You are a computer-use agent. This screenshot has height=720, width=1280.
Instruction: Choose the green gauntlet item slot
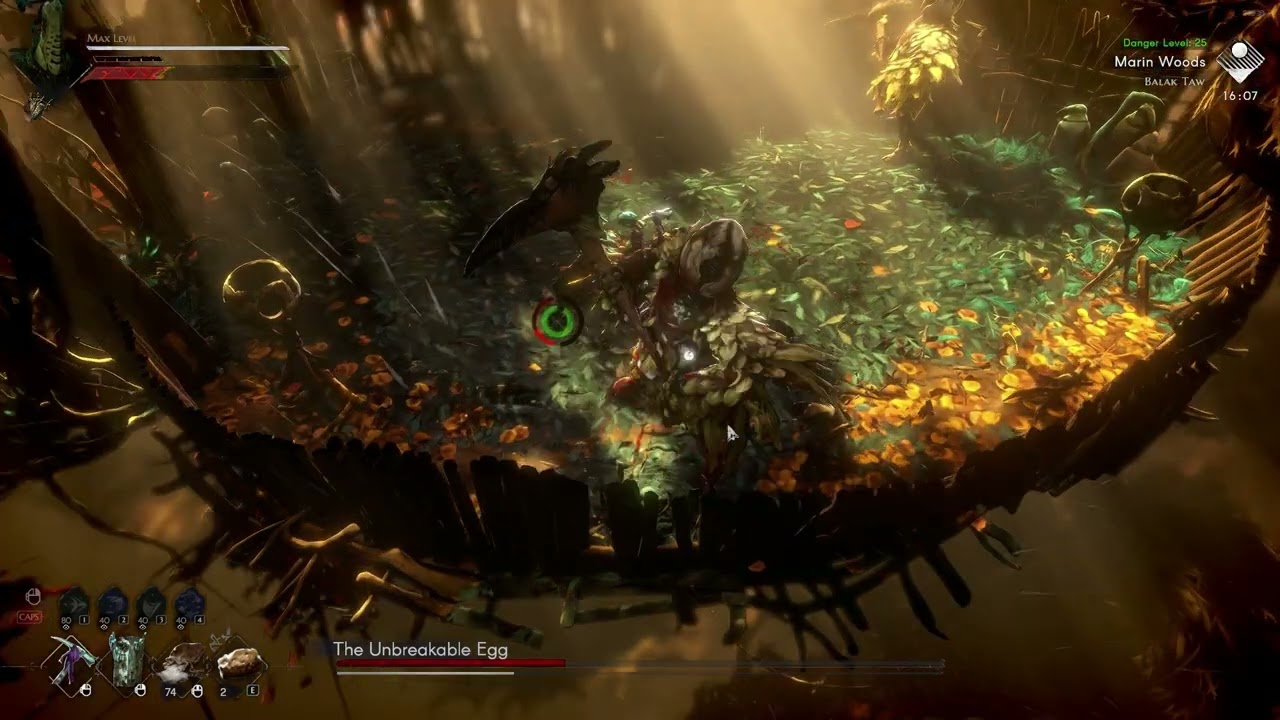[129, 661]
